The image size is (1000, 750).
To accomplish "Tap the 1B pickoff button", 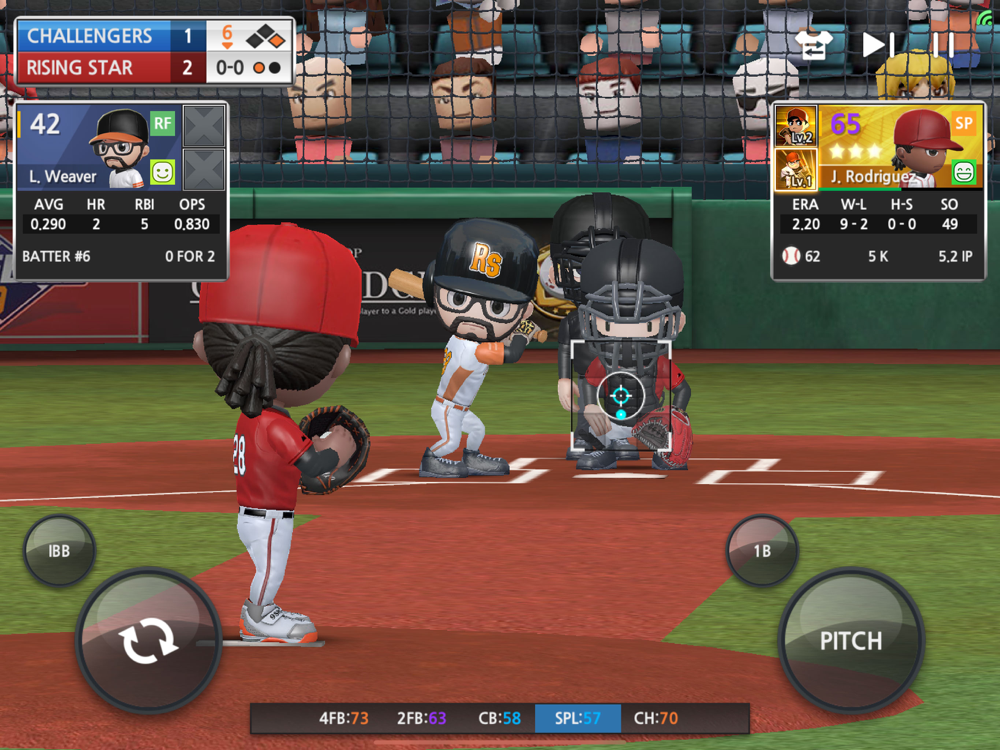I will coord(762,550).
